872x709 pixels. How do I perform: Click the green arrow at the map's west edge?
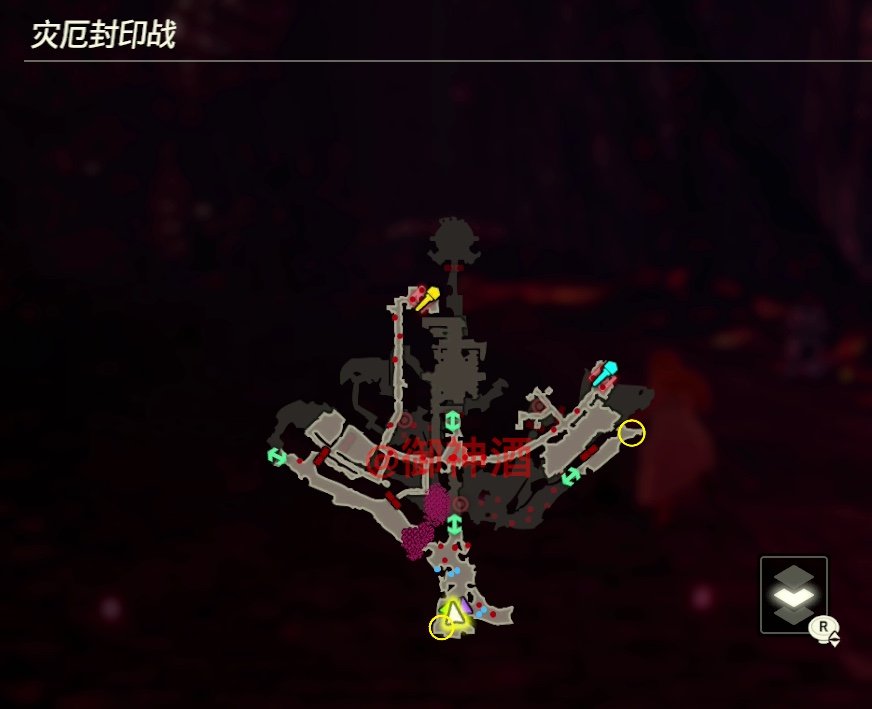click(x=277, y=456)
